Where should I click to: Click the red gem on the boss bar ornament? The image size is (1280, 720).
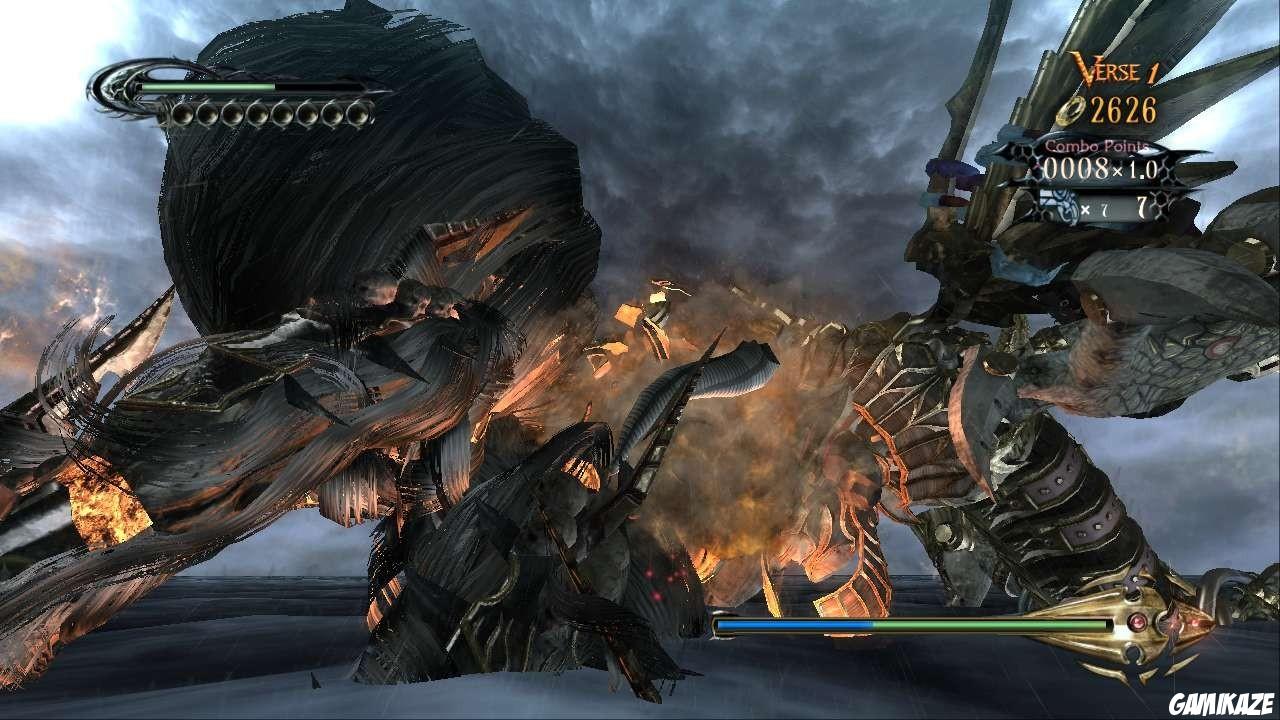1138,623
